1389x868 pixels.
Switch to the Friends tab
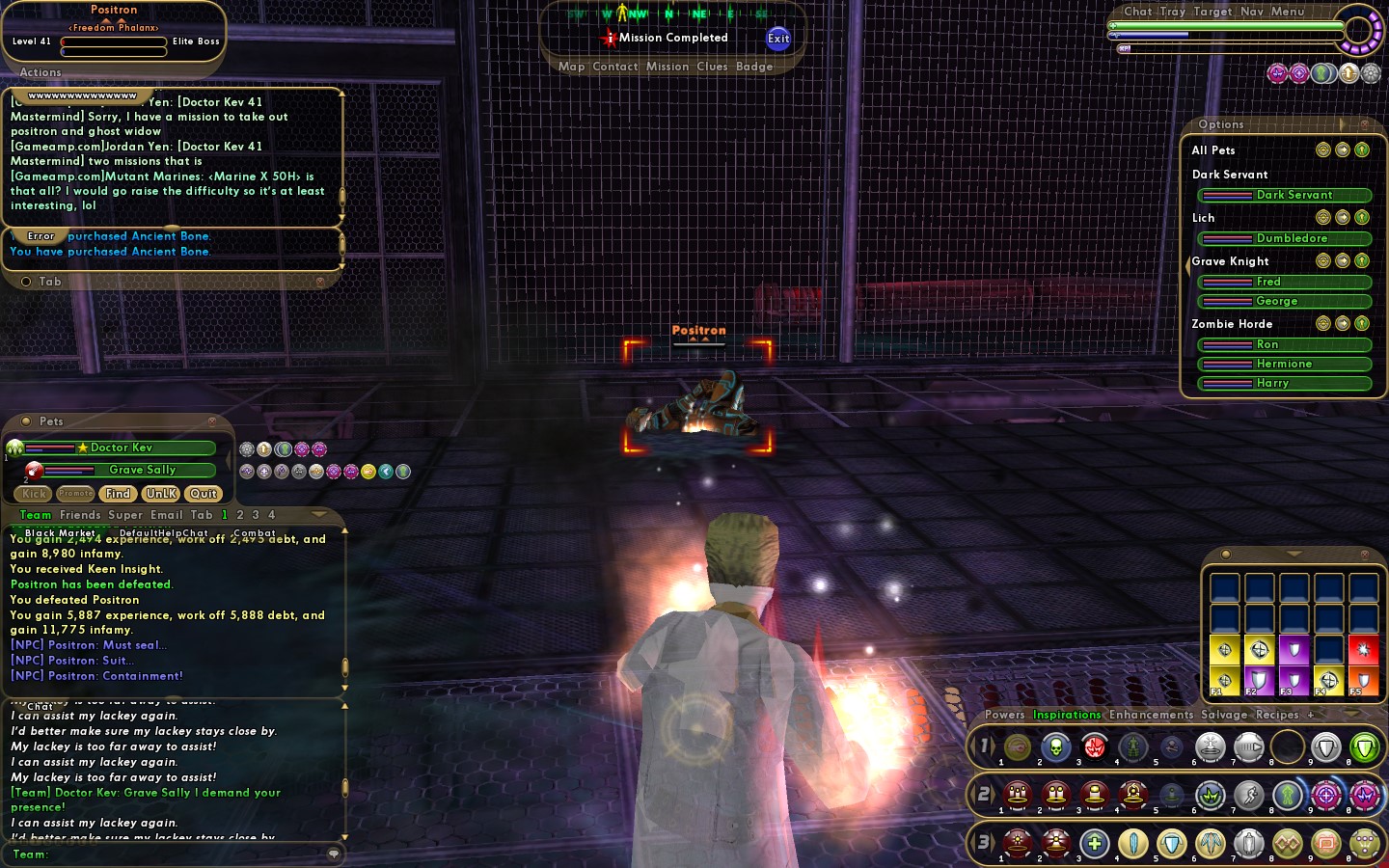[80, 515]
